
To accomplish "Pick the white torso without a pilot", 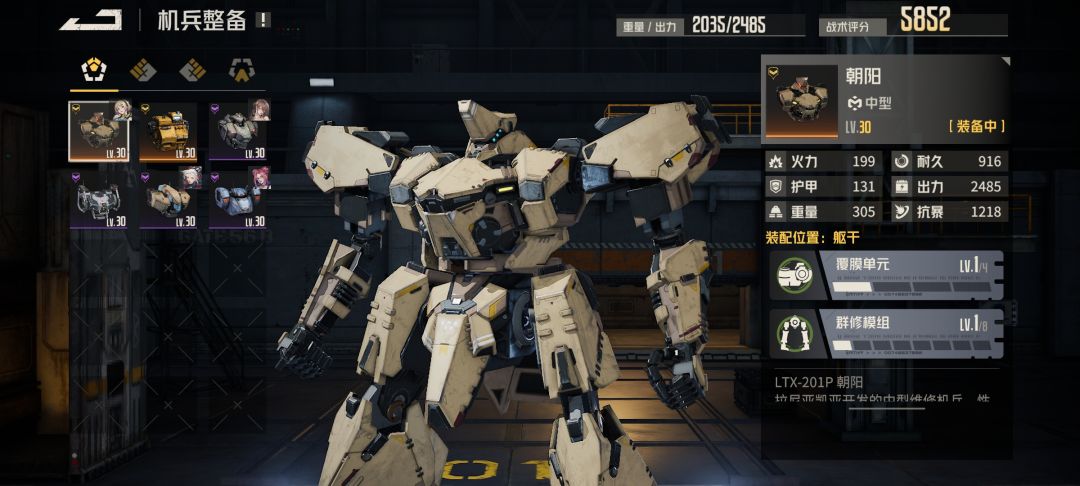I will point(99,199).
